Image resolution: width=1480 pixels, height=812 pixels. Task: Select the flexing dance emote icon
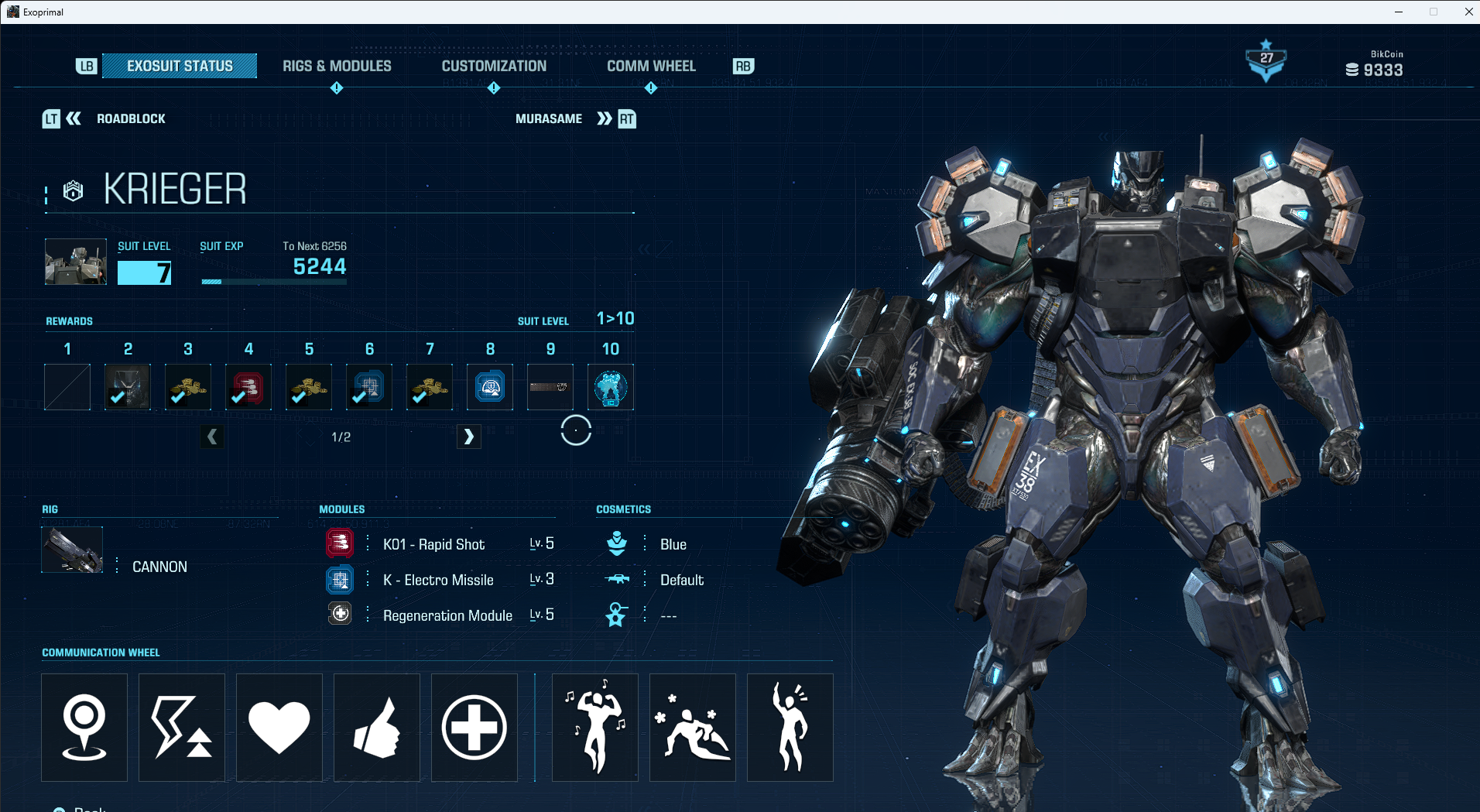594,727
